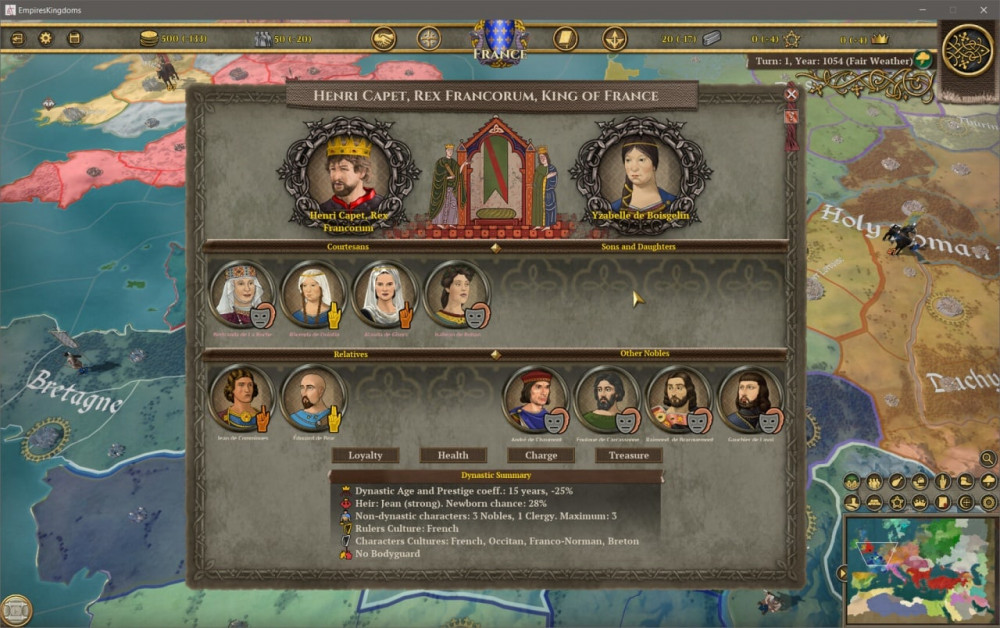Select King Henri Capet's portrait
This screenshot has width=1000, height=628.
tap(349, 173)
